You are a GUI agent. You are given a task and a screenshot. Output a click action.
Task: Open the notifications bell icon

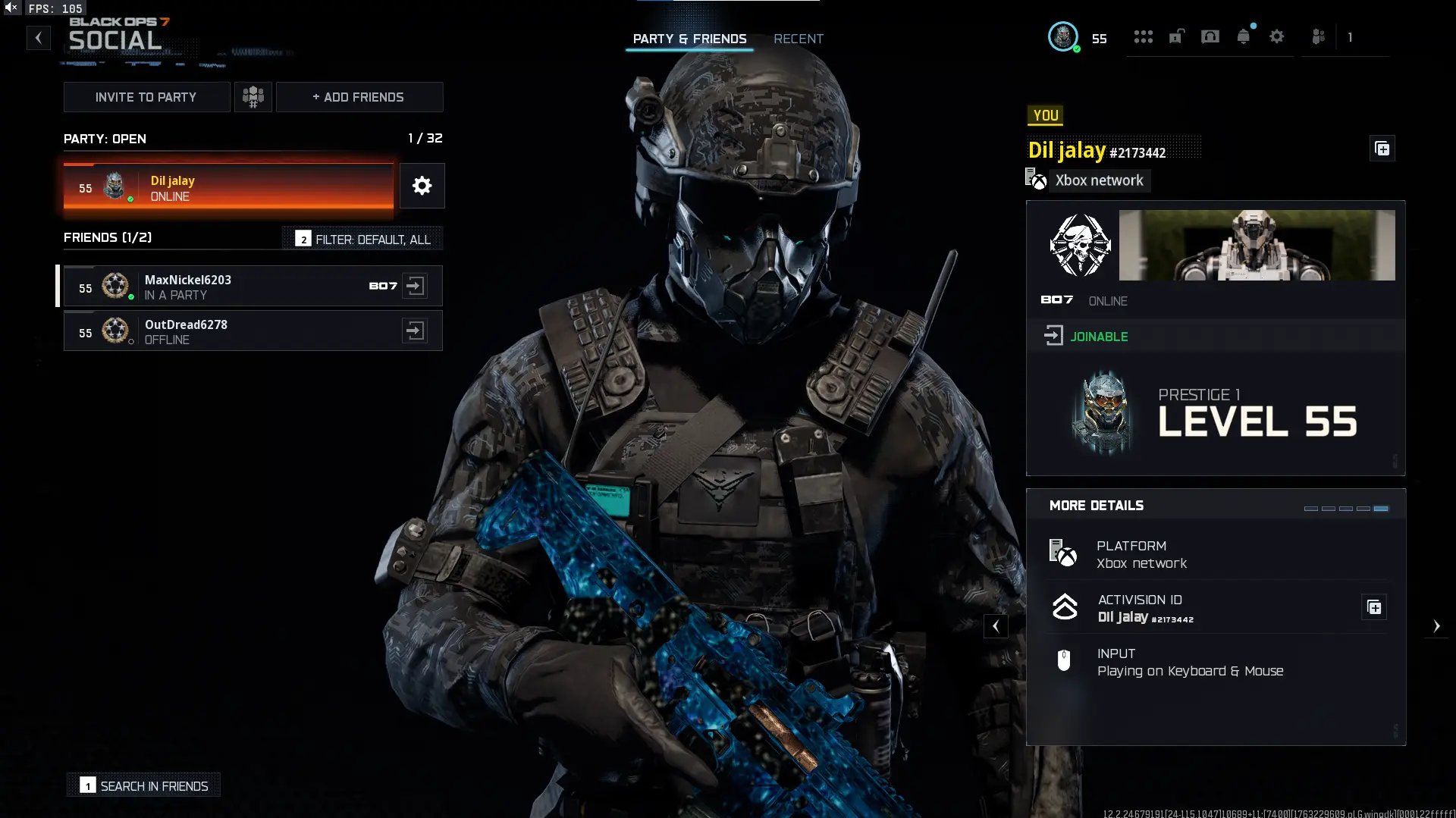[1244, 36]
